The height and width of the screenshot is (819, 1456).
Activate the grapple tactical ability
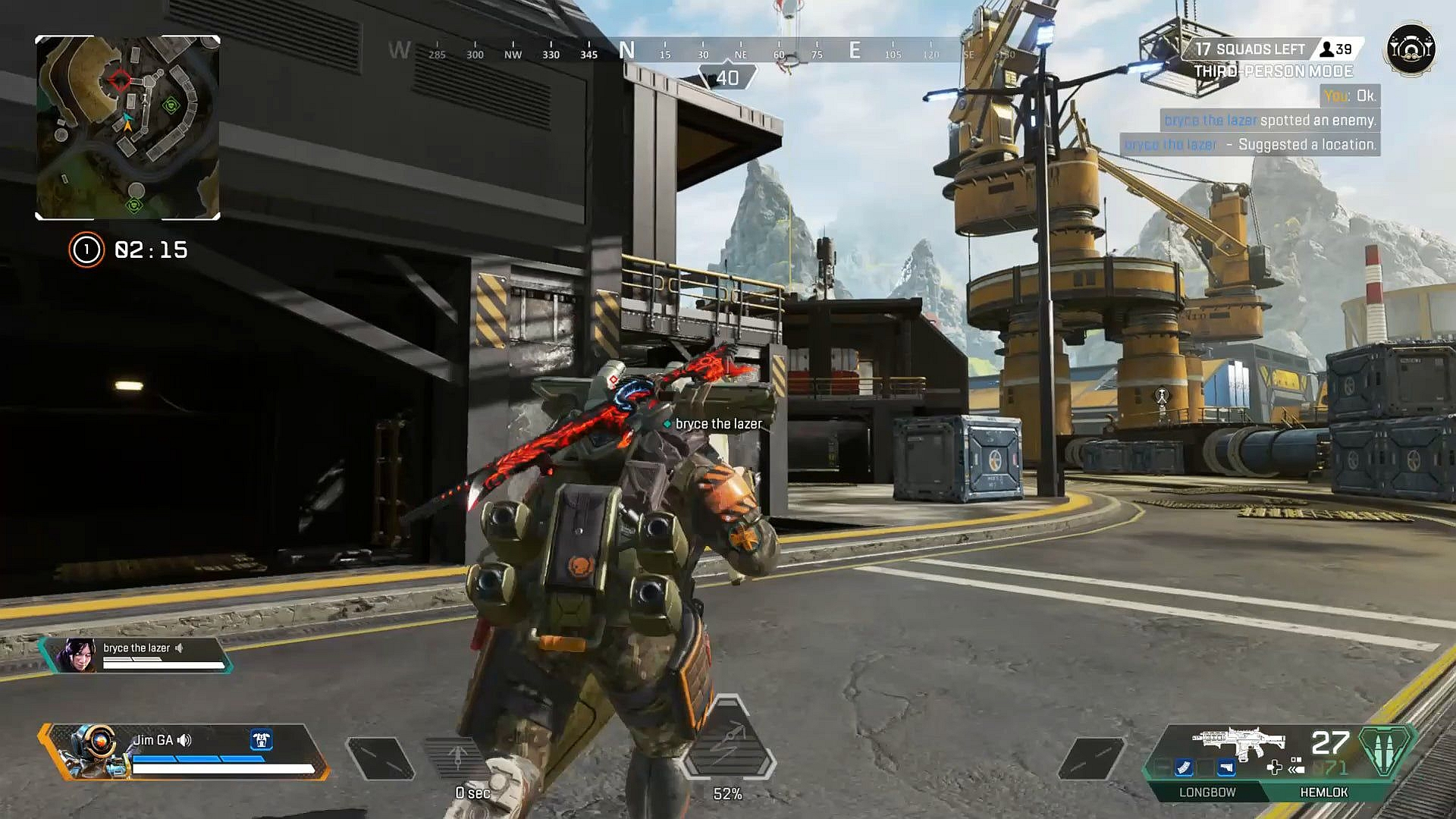coord(457,758)
